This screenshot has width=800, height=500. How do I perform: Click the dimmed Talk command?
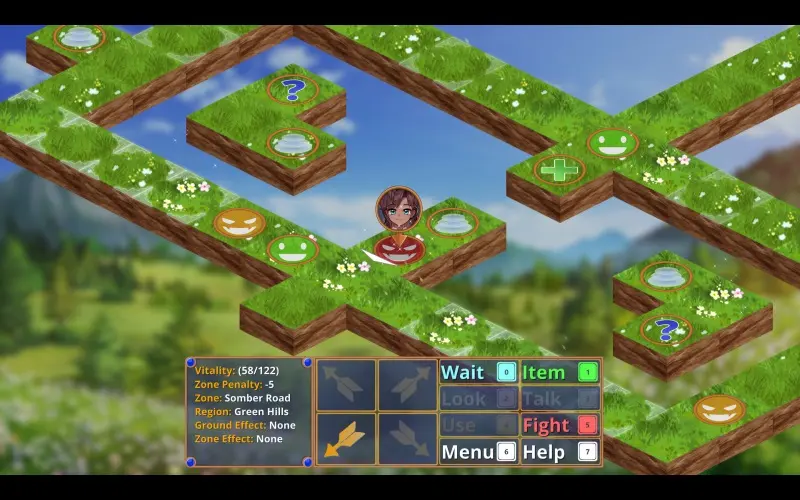coord(559,399)
